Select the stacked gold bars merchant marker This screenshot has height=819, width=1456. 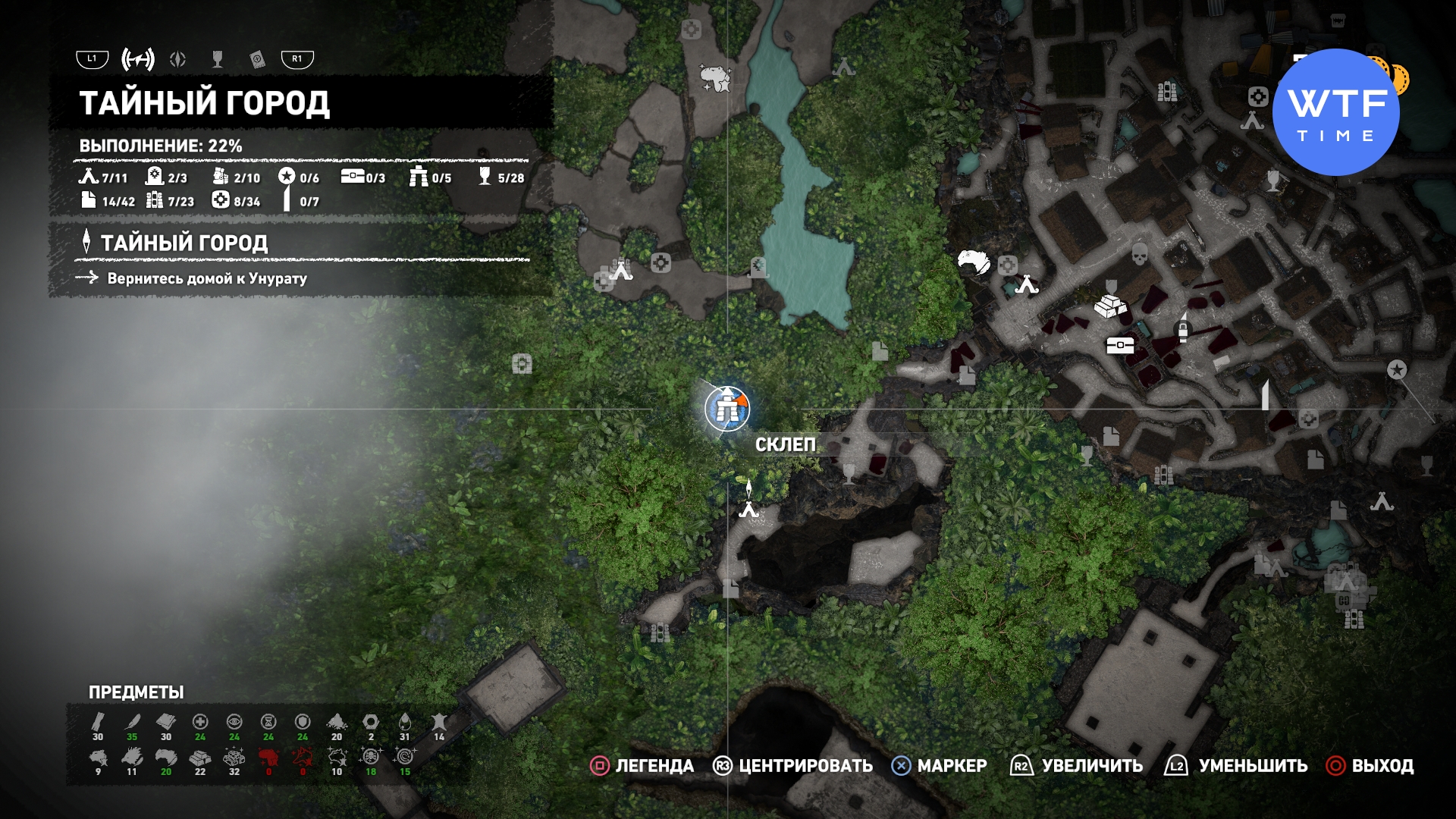coord(1110,305)
